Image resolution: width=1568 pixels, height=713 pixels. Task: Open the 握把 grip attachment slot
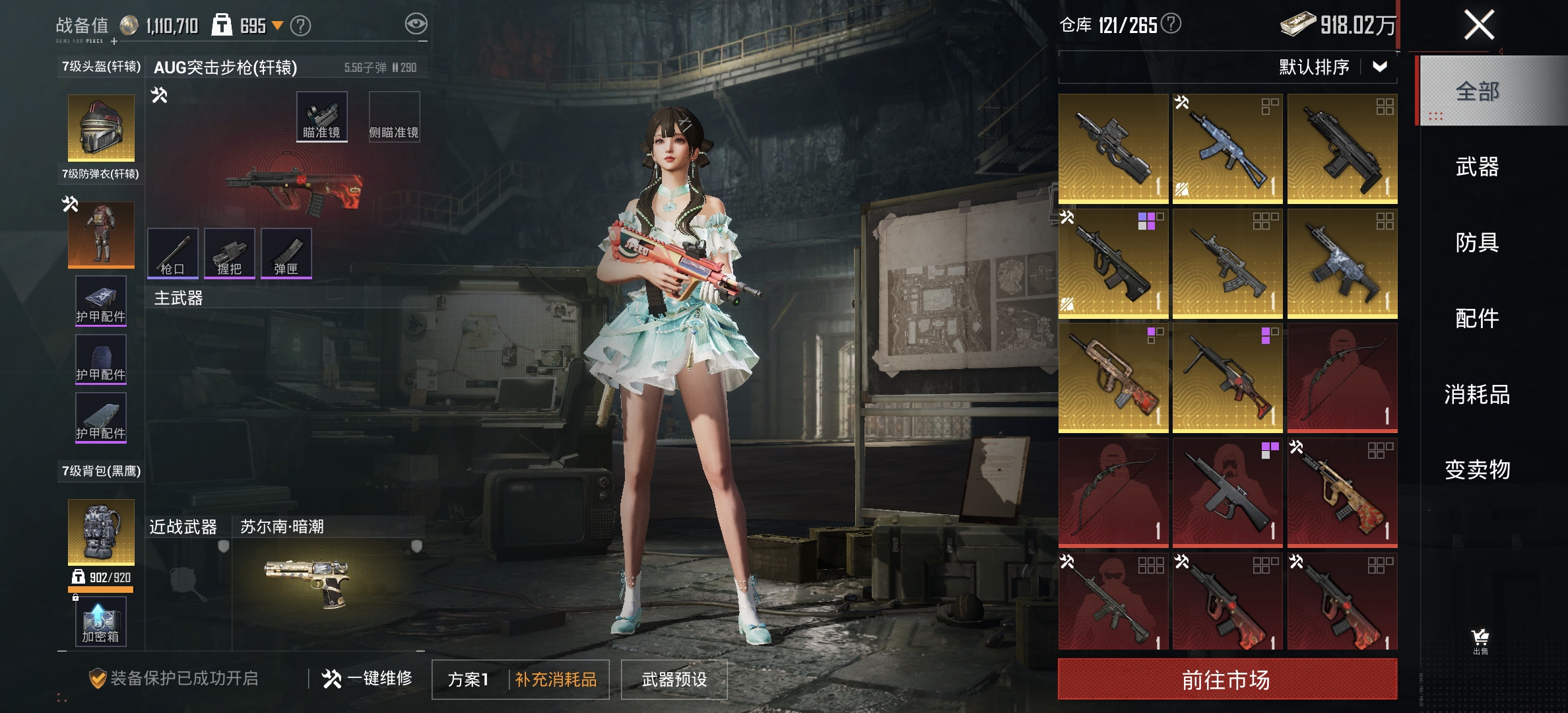point(230,252)
